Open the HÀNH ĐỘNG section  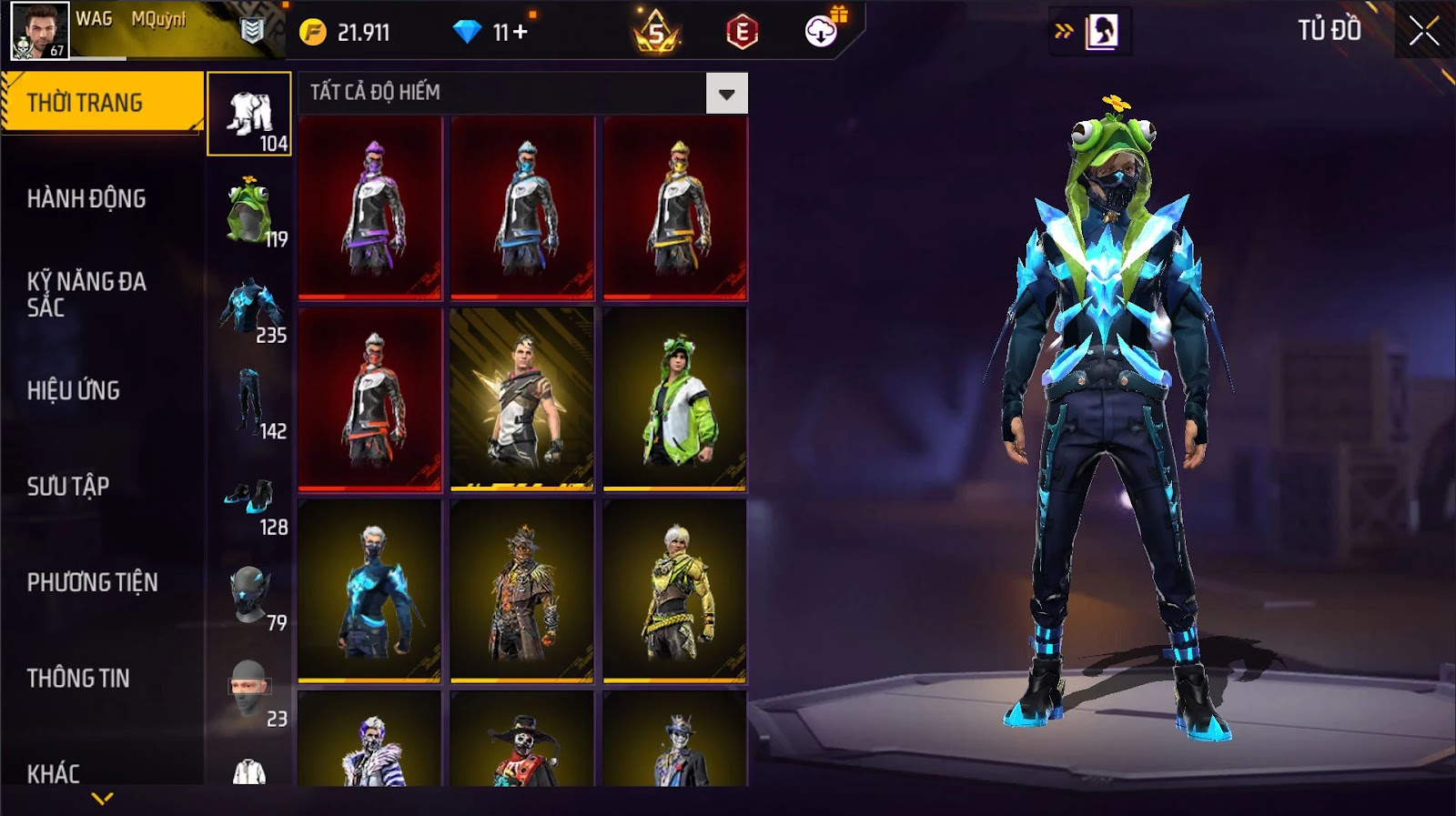coord(86,198)
